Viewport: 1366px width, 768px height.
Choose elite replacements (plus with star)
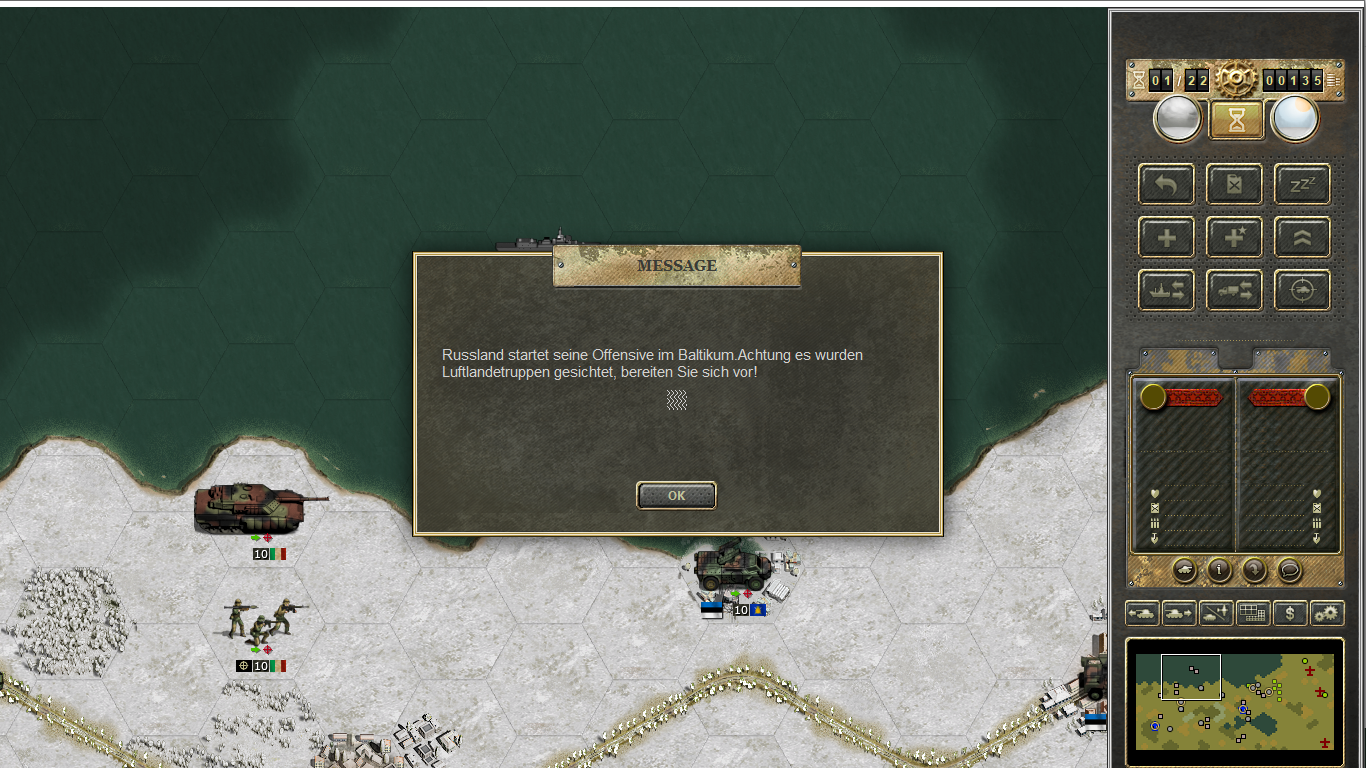point(1234,238)
